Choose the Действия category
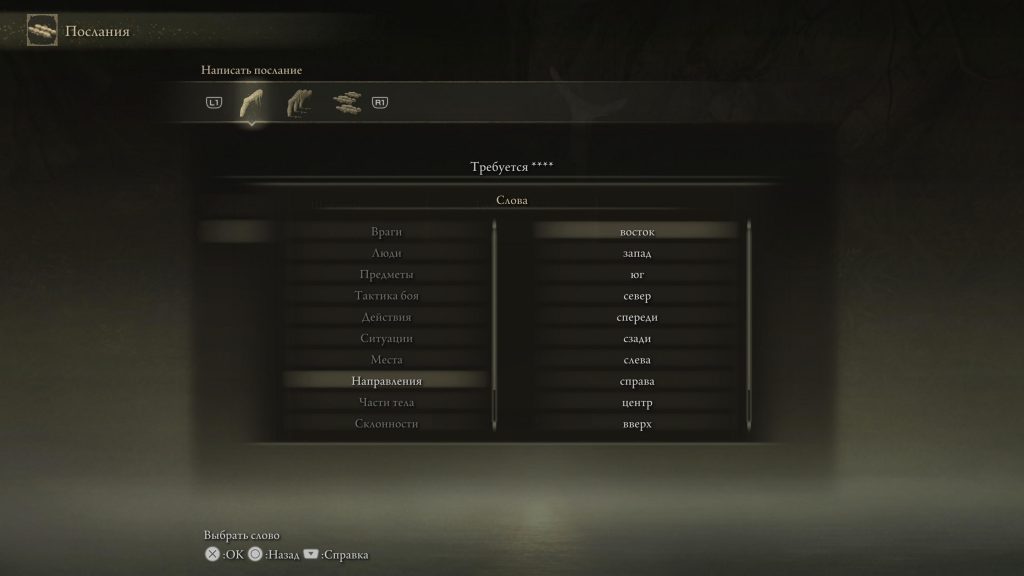Image resolution: width=1024 pixels, height=576 pixels. click(386, 317)
